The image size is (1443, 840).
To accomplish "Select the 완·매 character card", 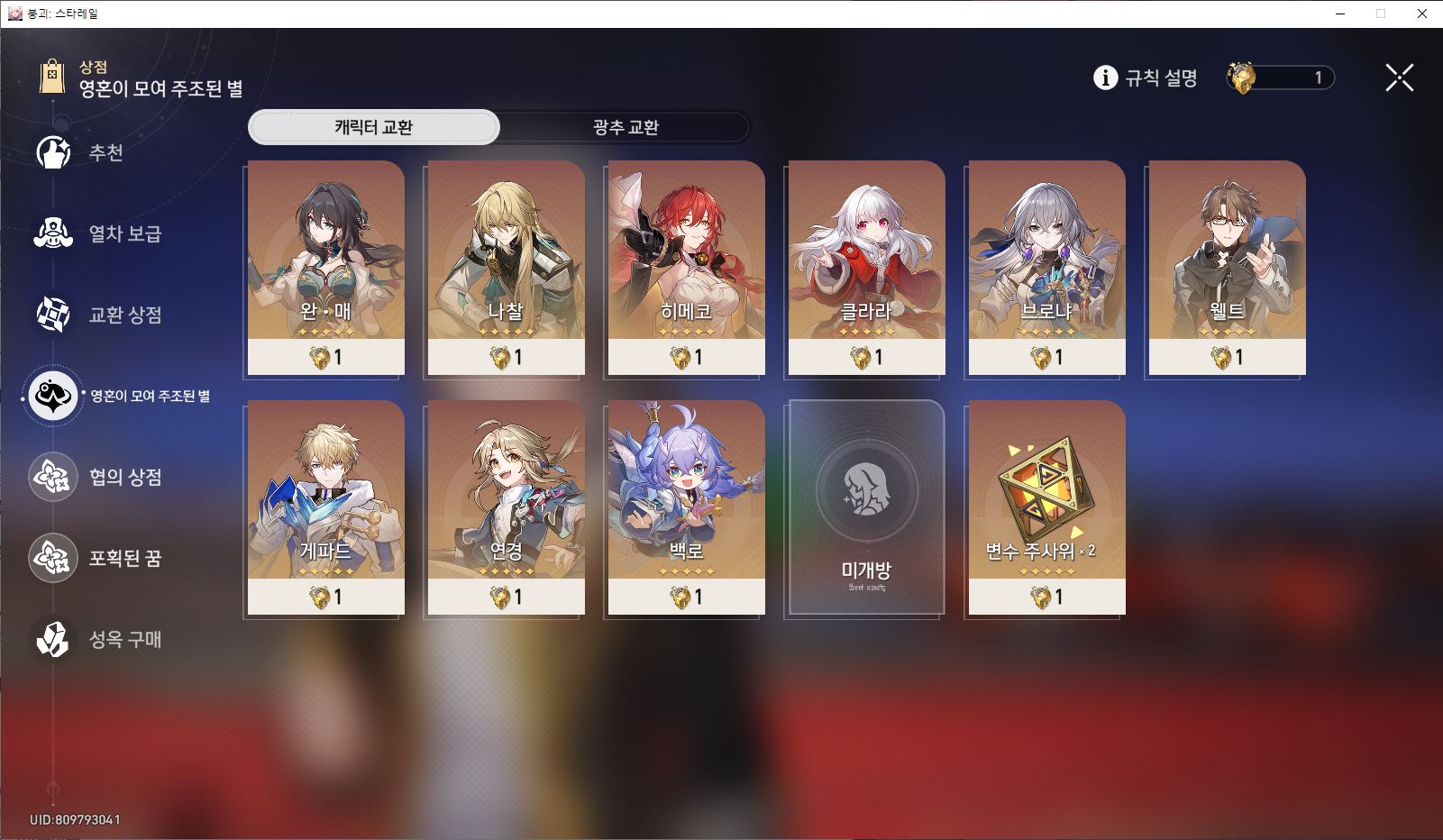I will point(325,268).
